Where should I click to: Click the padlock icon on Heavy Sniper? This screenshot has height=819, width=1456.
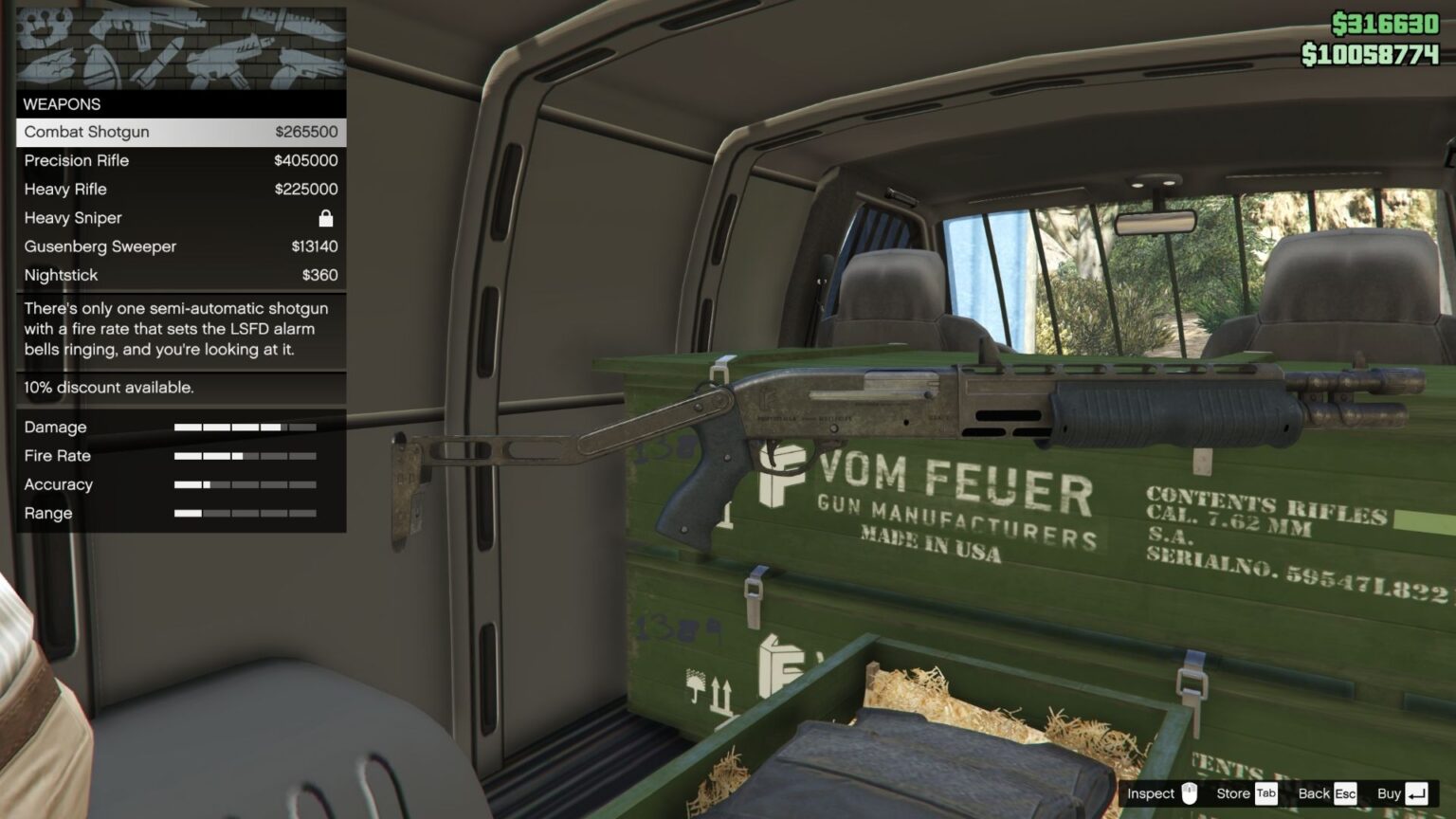pyautogui.click(x=326, y=218)
